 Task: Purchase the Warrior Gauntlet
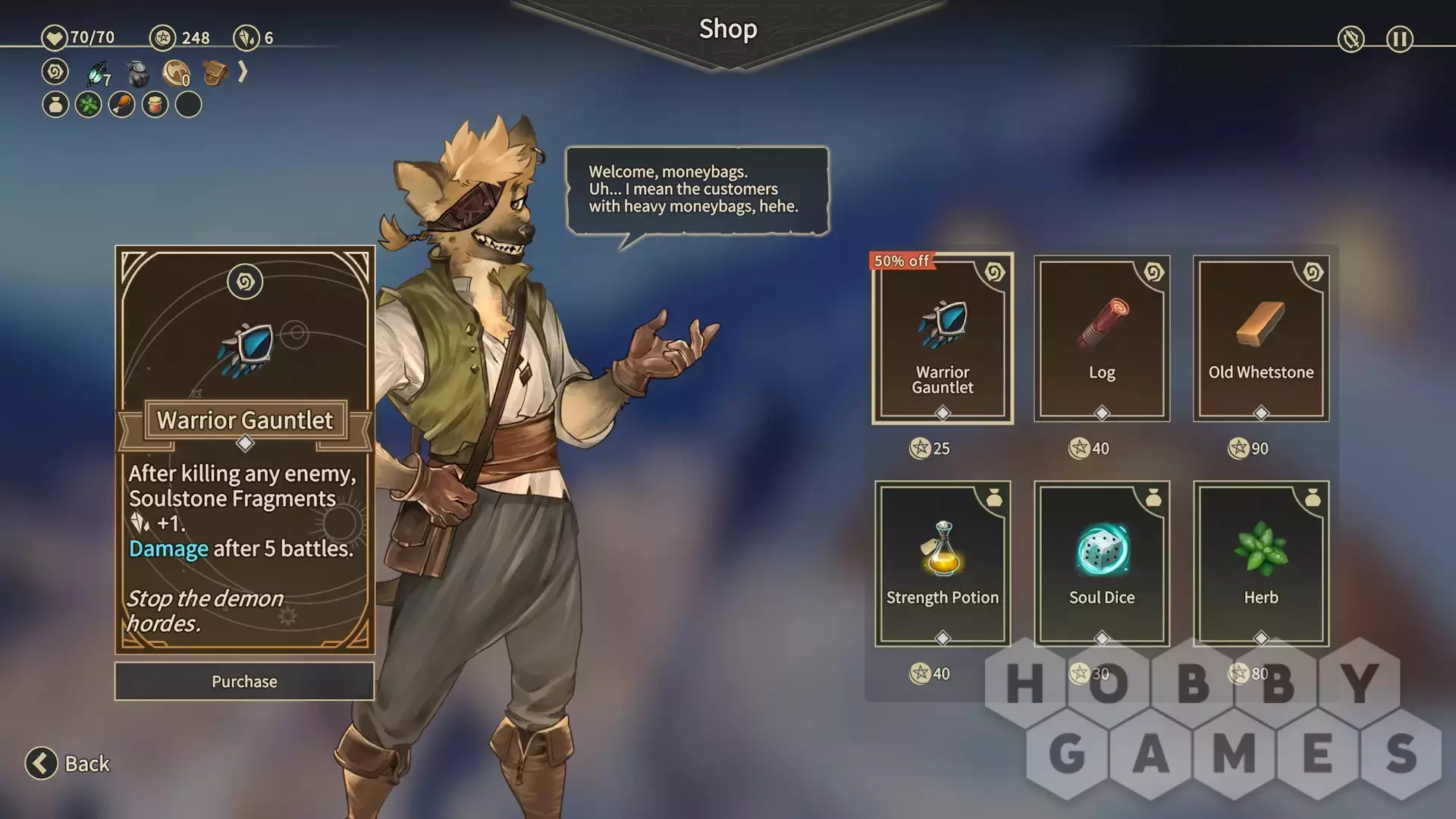244,681
